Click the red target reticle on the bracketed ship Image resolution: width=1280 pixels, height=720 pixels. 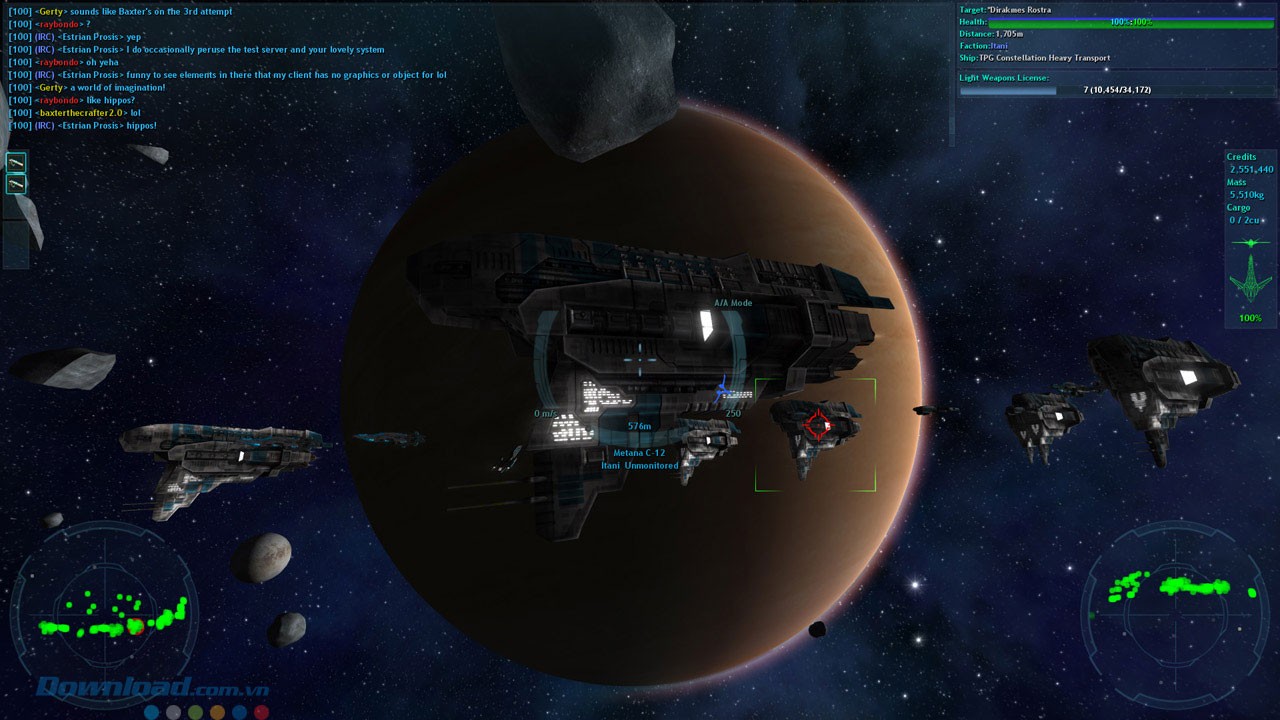[x=817, y=425]
